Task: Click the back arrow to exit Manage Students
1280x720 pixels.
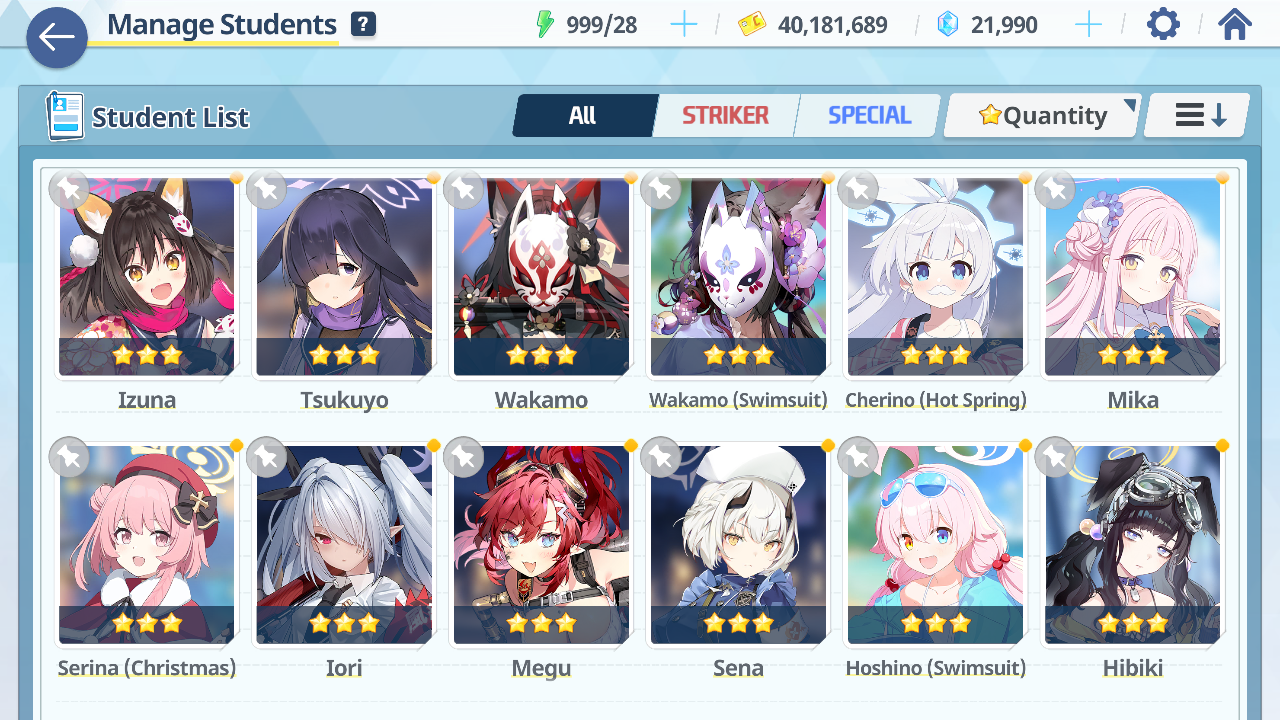Action: [x=57, y=38]
